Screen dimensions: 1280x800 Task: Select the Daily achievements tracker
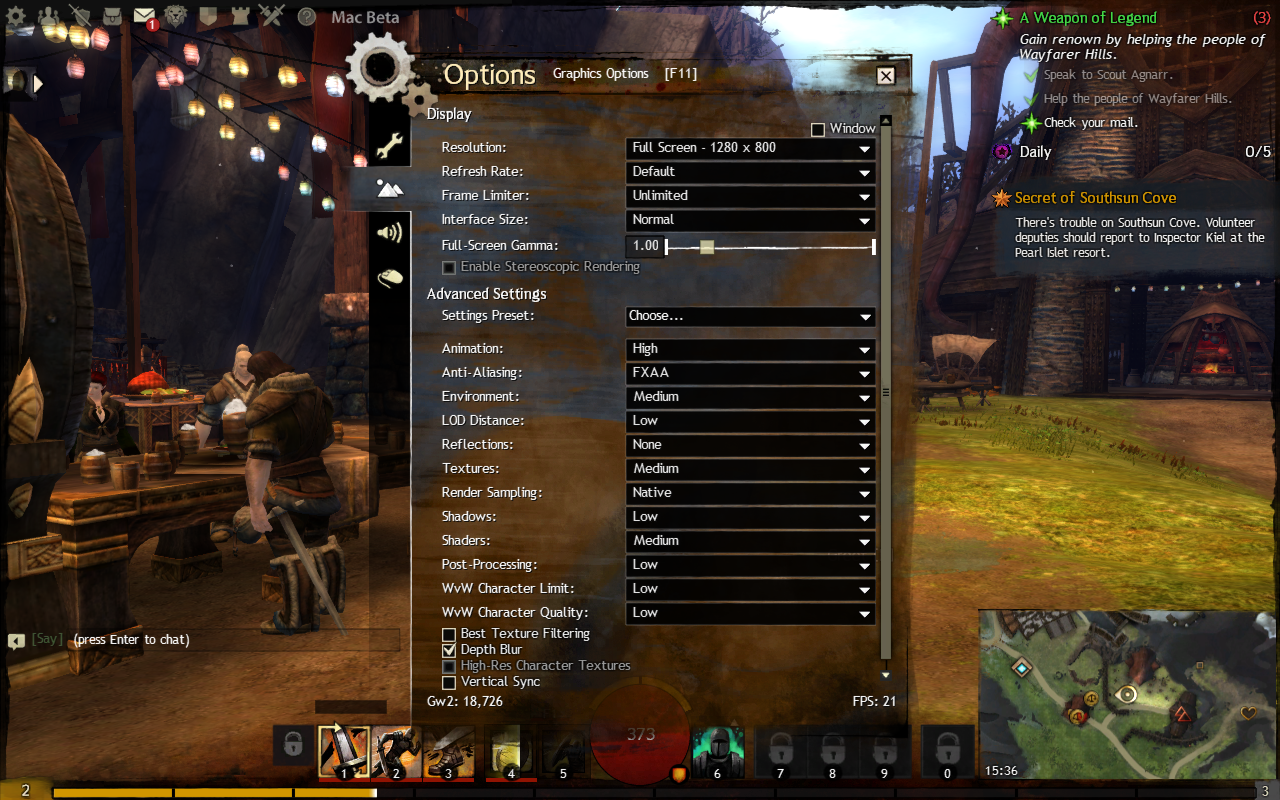pos(1035,152)
